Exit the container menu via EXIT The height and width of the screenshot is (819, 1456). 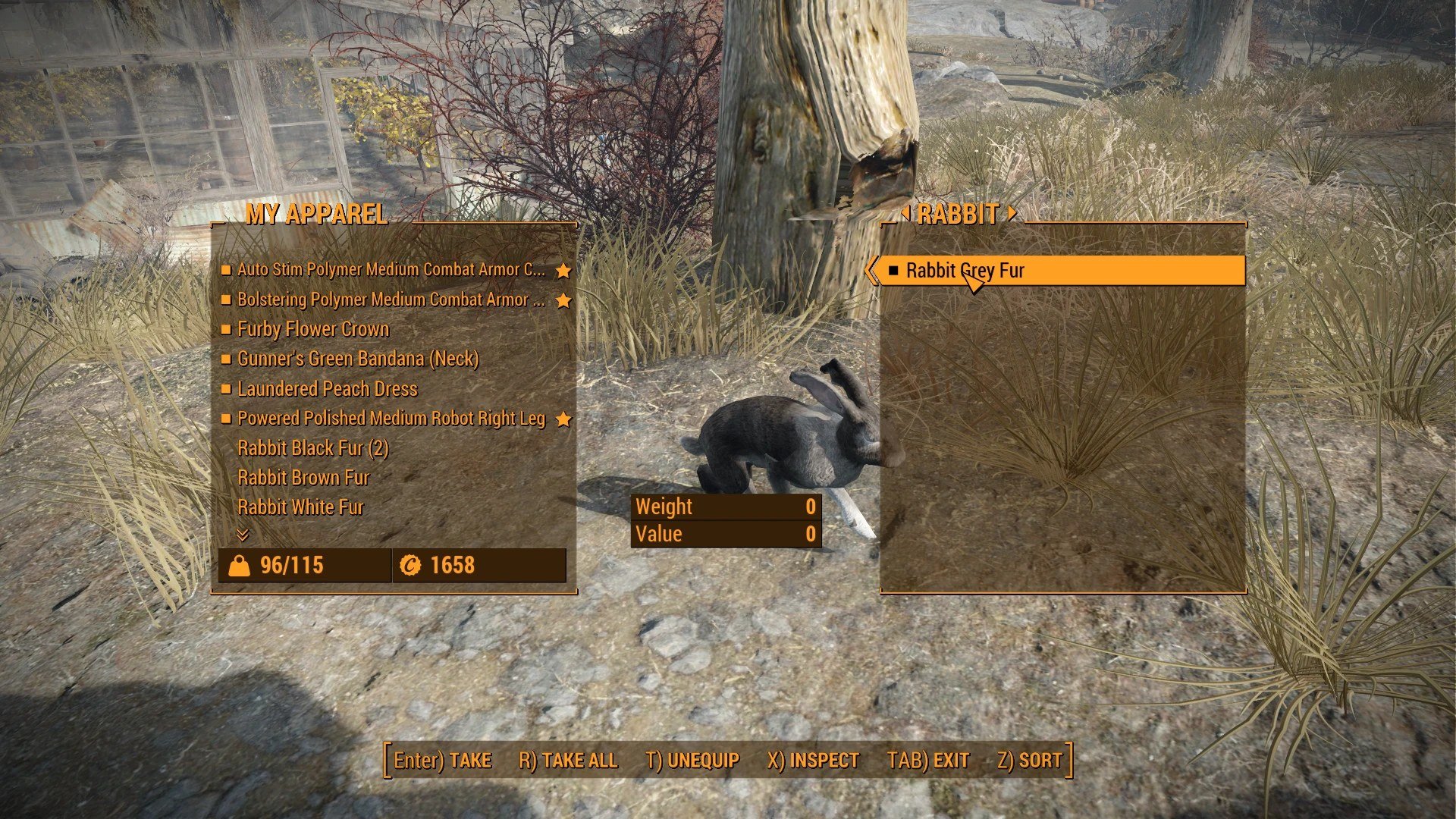pos(928,761)
